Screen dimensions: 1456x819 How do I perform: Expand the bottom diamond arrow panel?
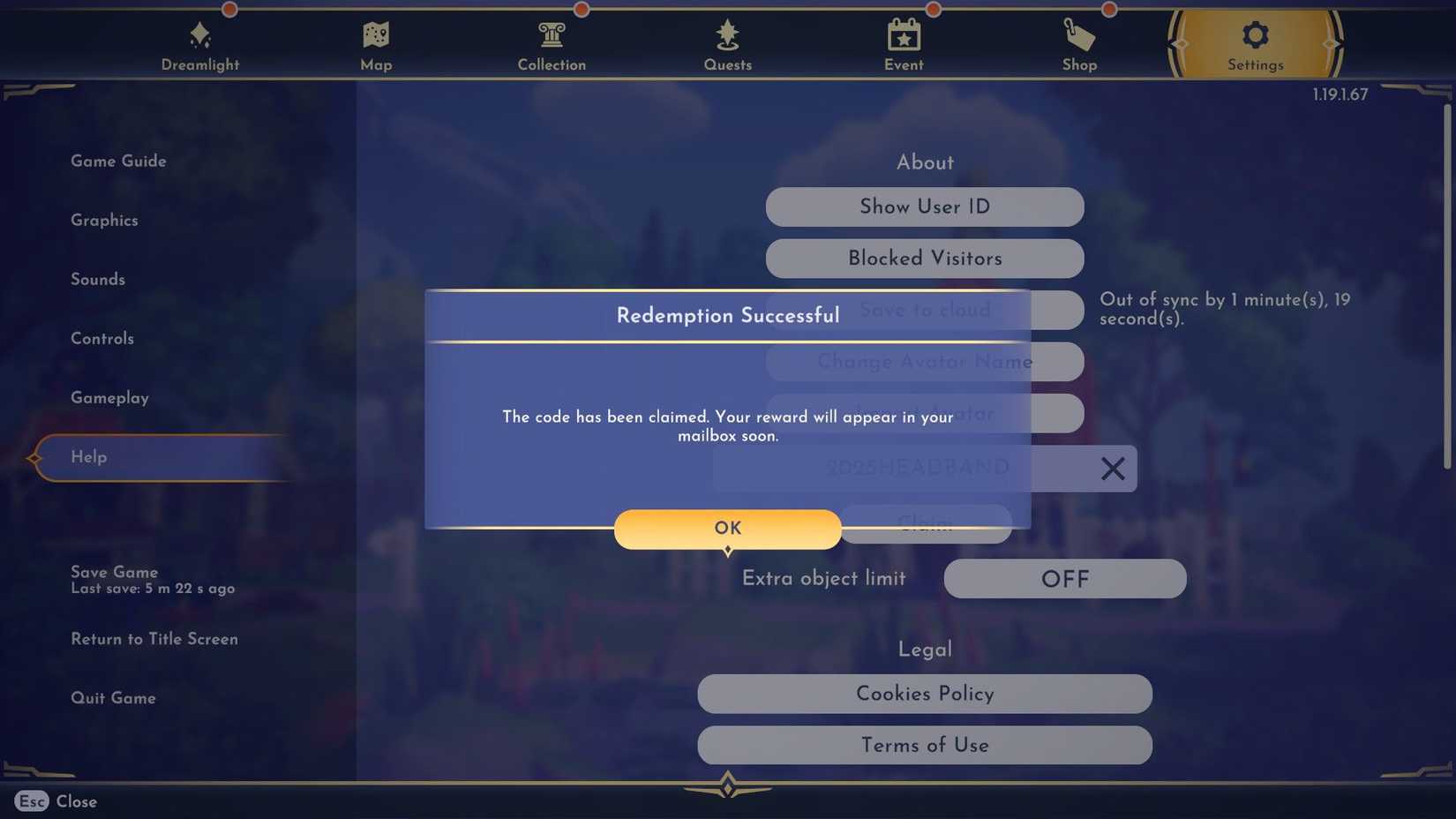pos(727,785)
